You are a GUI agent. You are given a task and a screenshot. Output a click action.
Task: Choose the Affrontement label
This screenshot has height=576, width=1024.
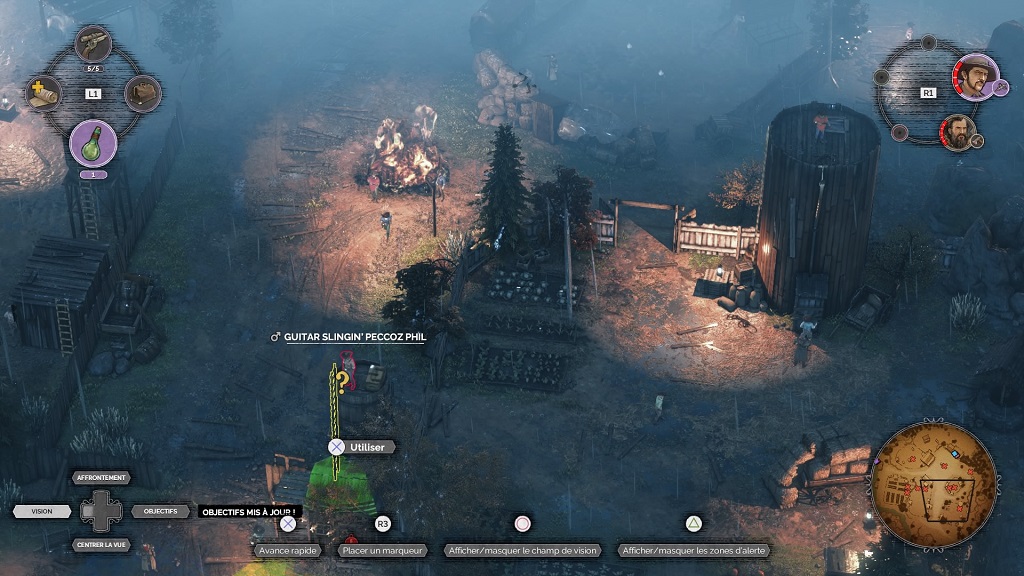point(102,478)
